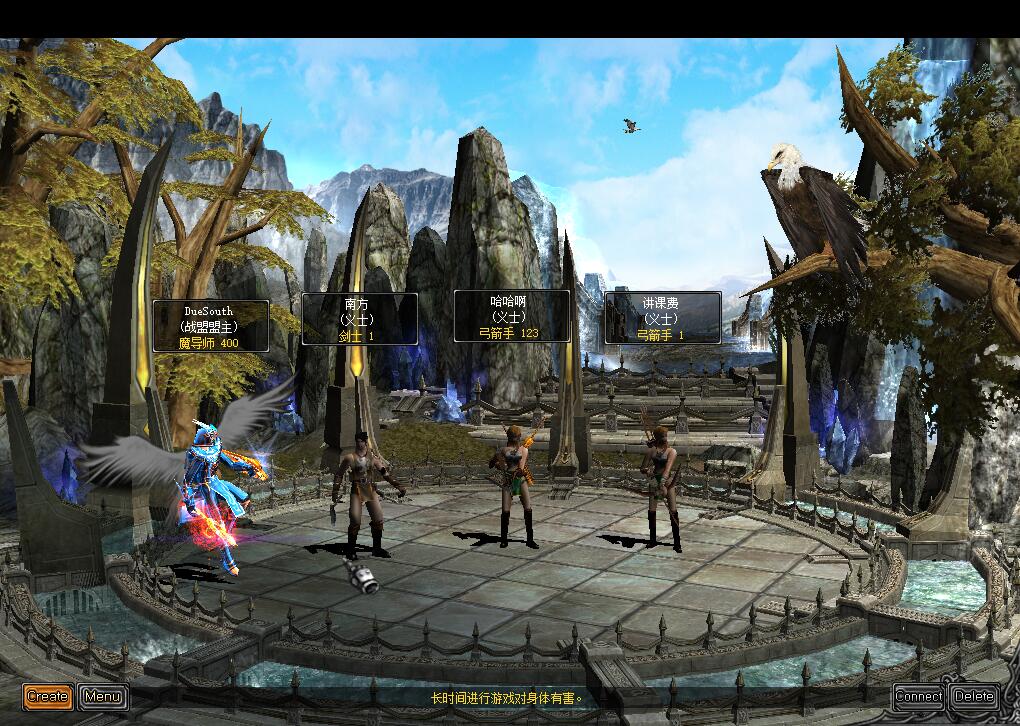Delete the selected character
The width and height of the screenshot is (1020, 726).
click(973, 696)
